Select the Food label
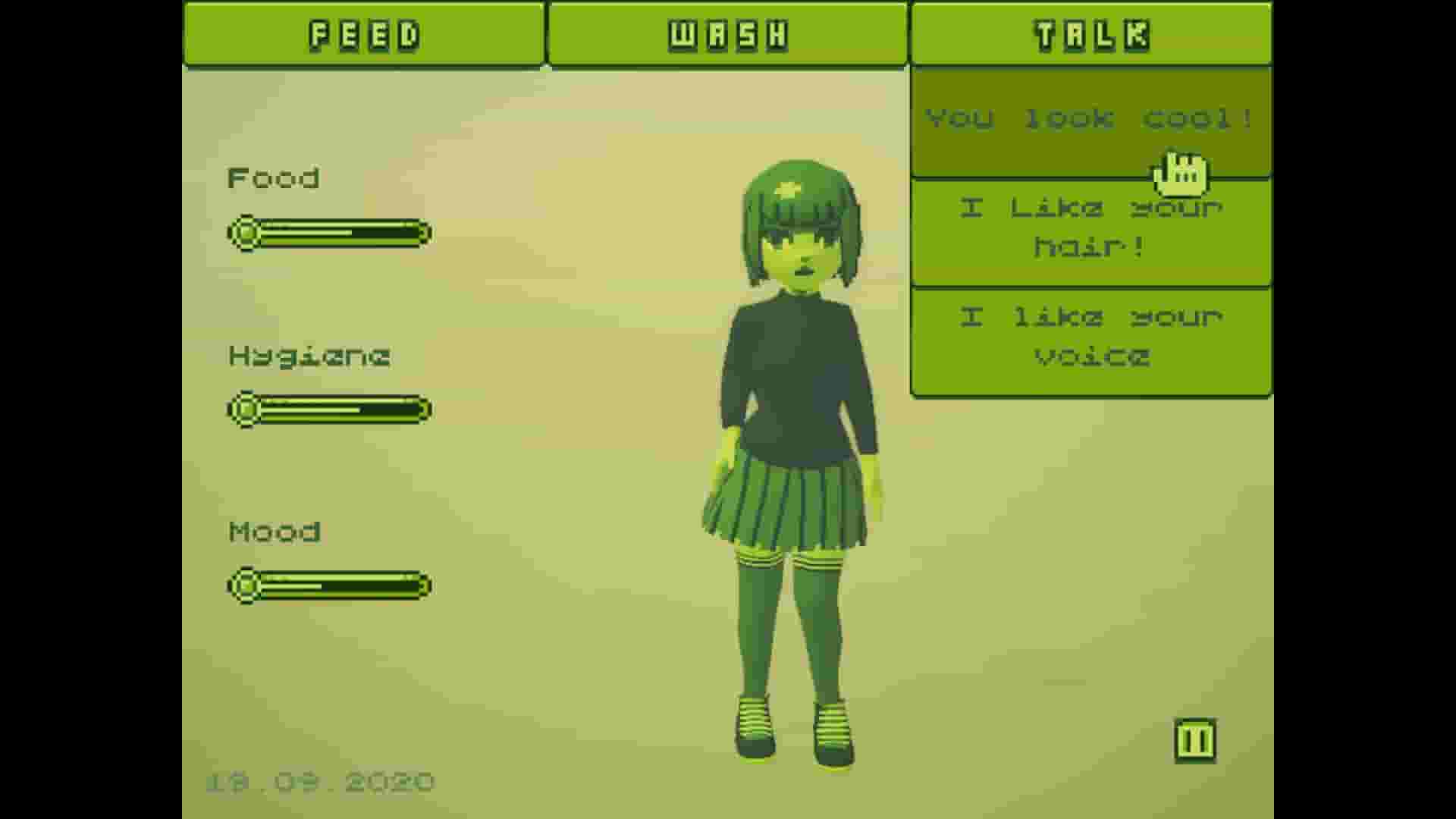Image resolution: width=1456 pixels, height=819 pixels. [273, 178]
